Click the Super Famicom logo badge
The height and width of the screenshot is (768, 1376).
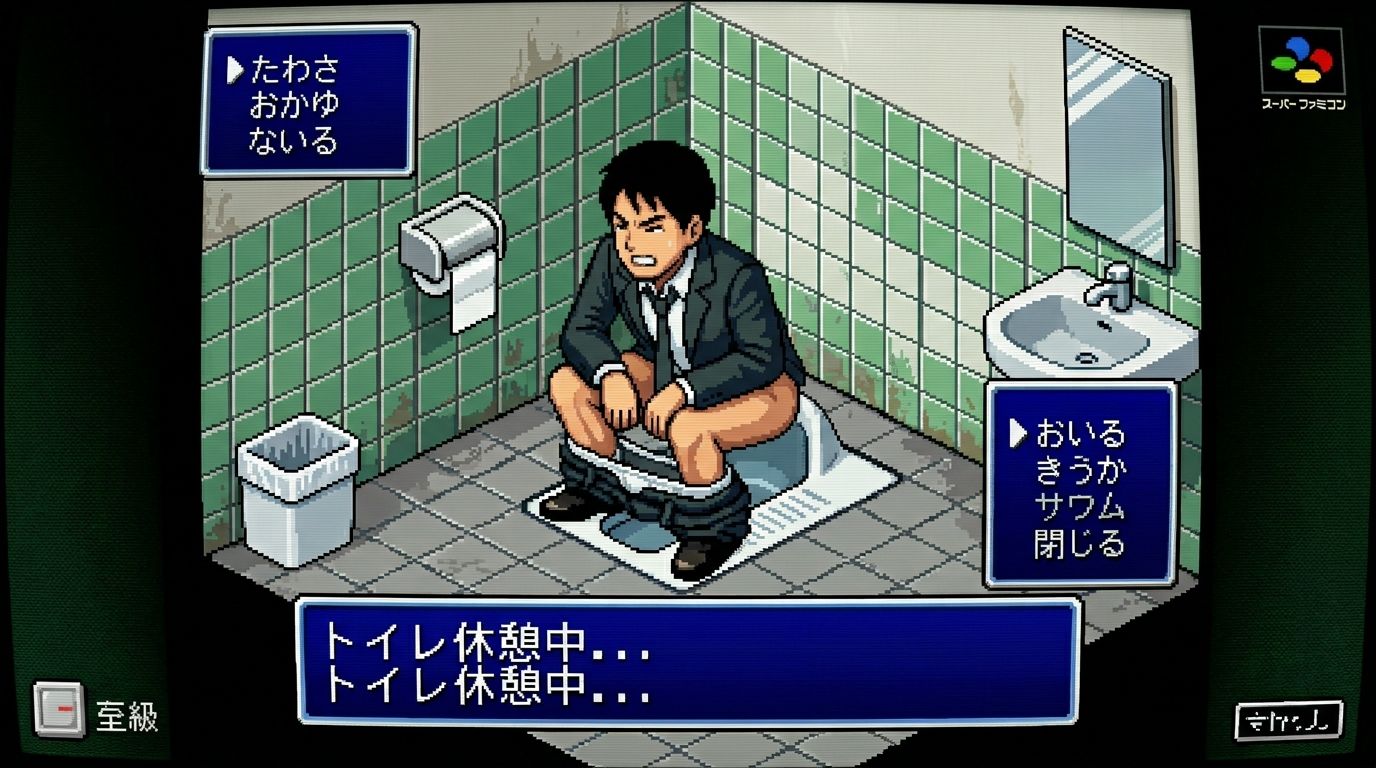(x=1301, y=67)
